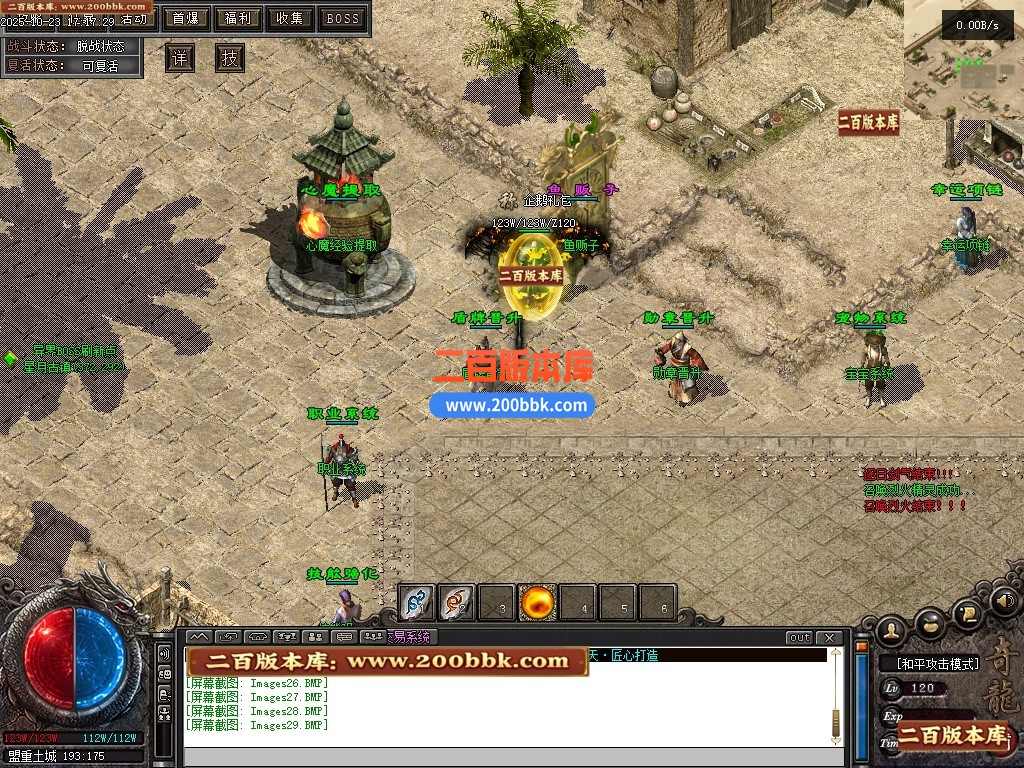Click the 详 details button
The width and height of the screenshot is (1024, 768).
pyautogui.click(x=180, y=58)
